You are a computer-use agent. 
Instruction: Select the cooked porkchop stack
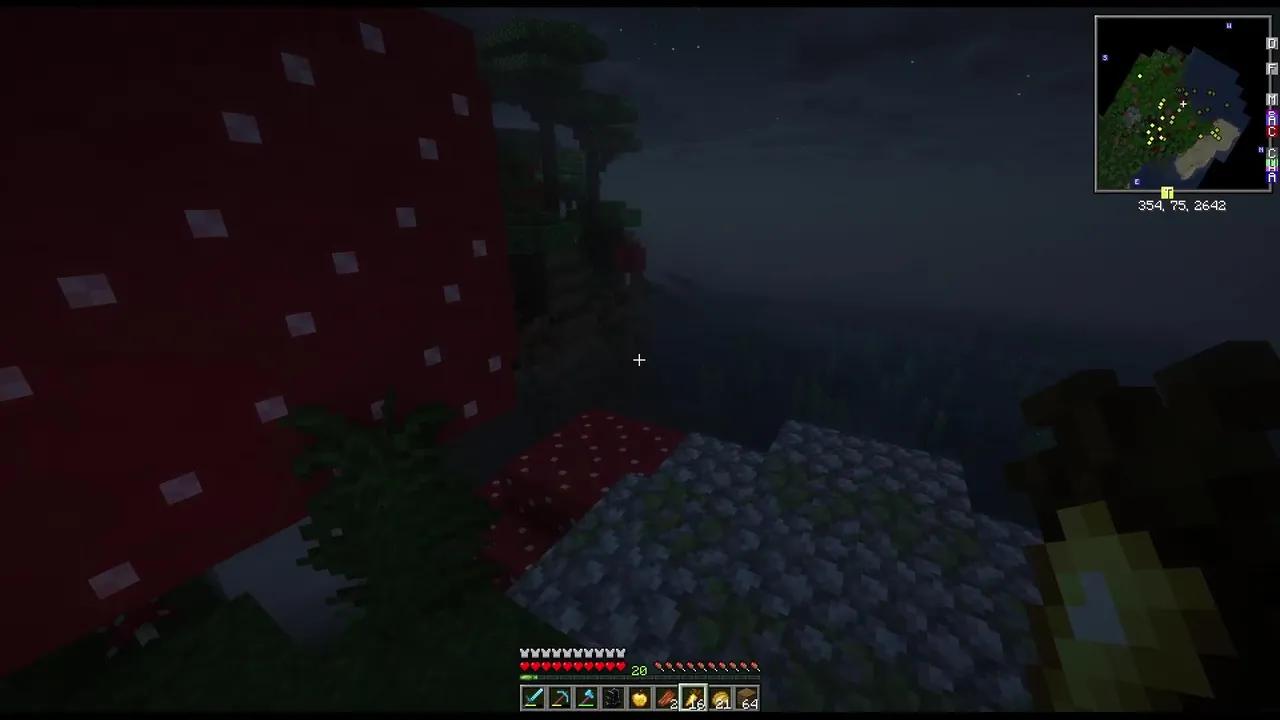point(667,697)
